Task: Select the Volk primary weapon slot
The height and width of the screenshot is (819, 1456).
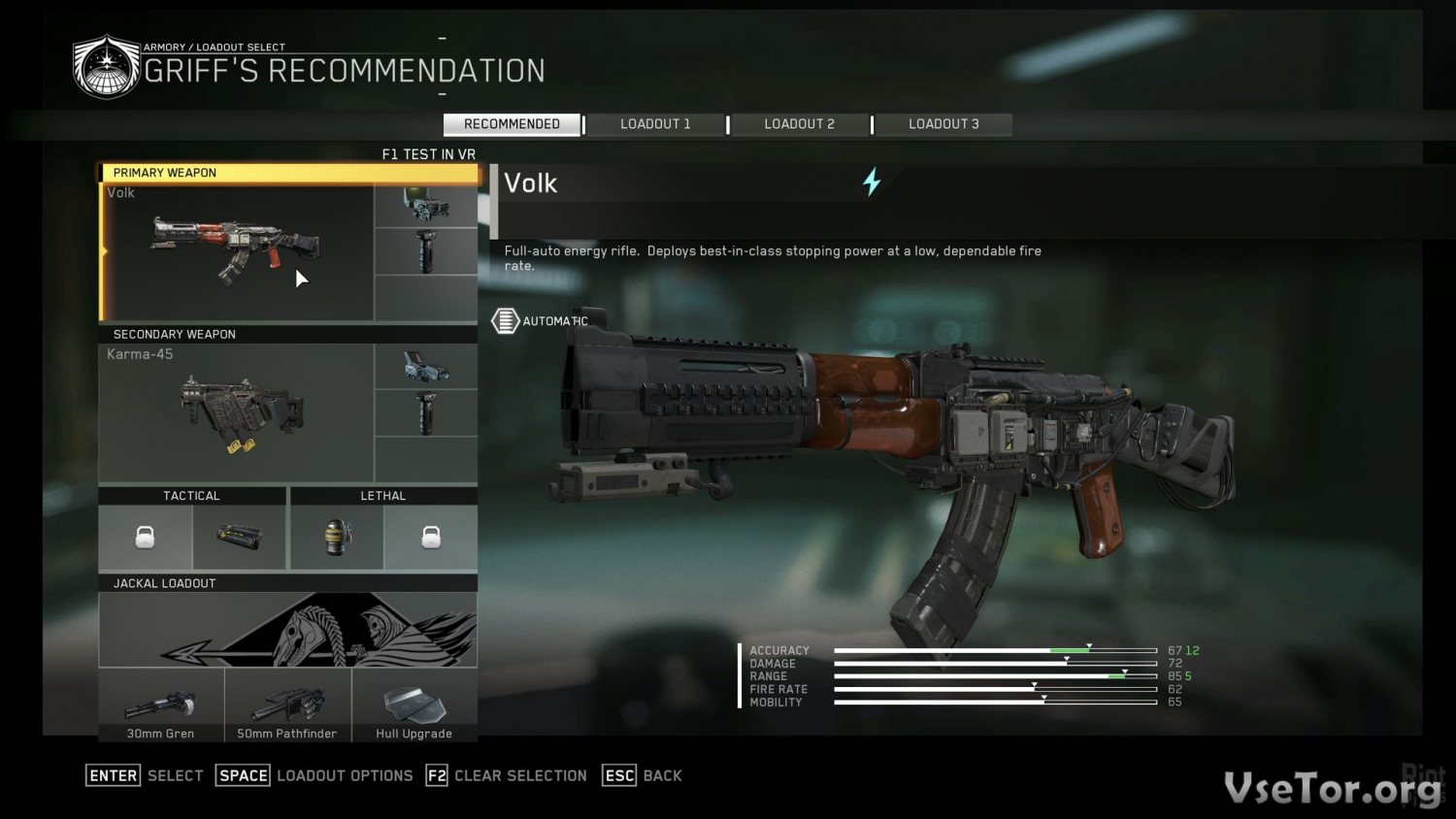Action: tap(237, 252)
